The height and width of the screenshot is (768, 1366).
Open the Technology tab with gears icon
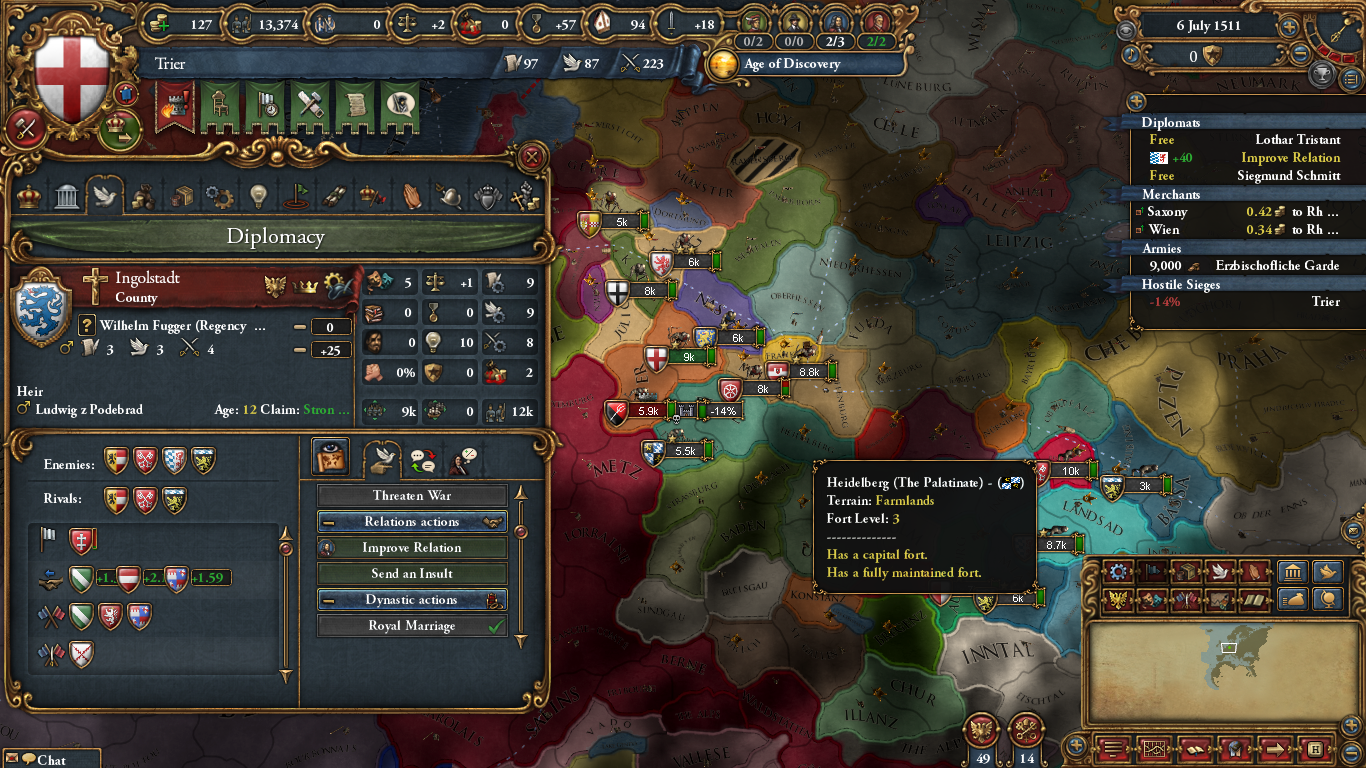coord(219,196)
